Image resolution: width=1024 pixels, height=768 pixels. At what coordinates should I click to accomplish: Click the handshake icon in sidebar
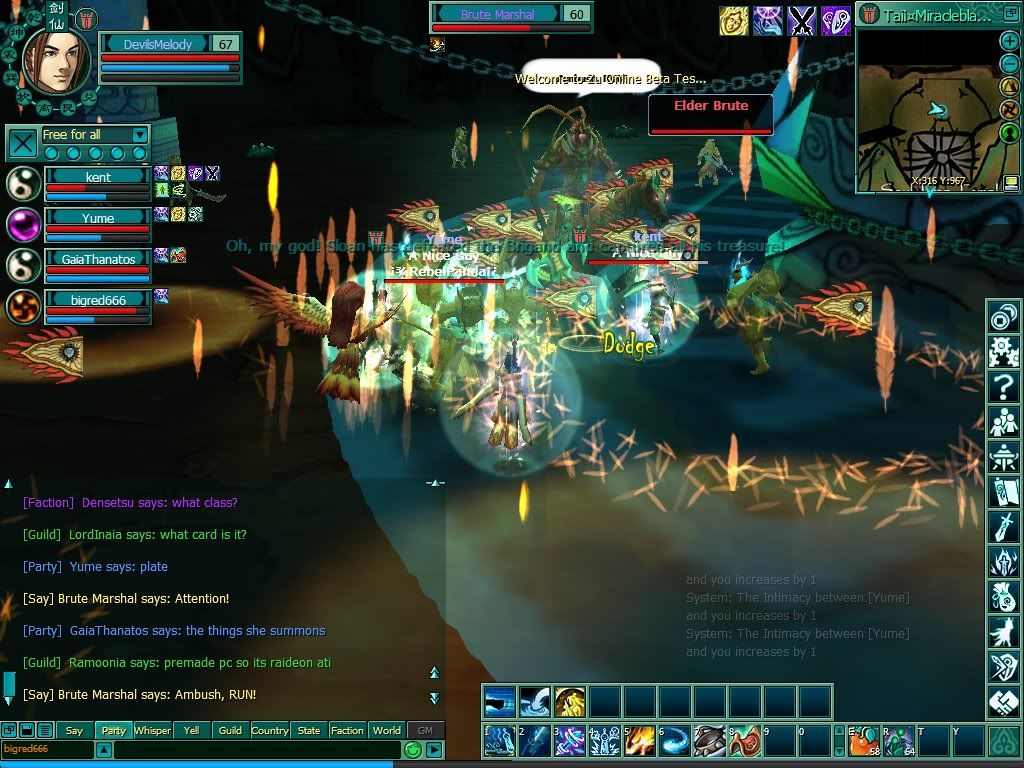pyautogui.click(x=1003, y=701)
